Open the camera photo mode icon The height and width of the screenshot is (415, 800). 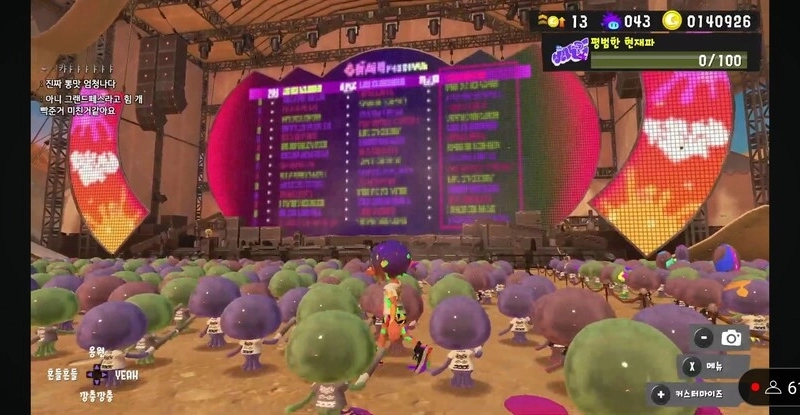(x=732, y=338)
